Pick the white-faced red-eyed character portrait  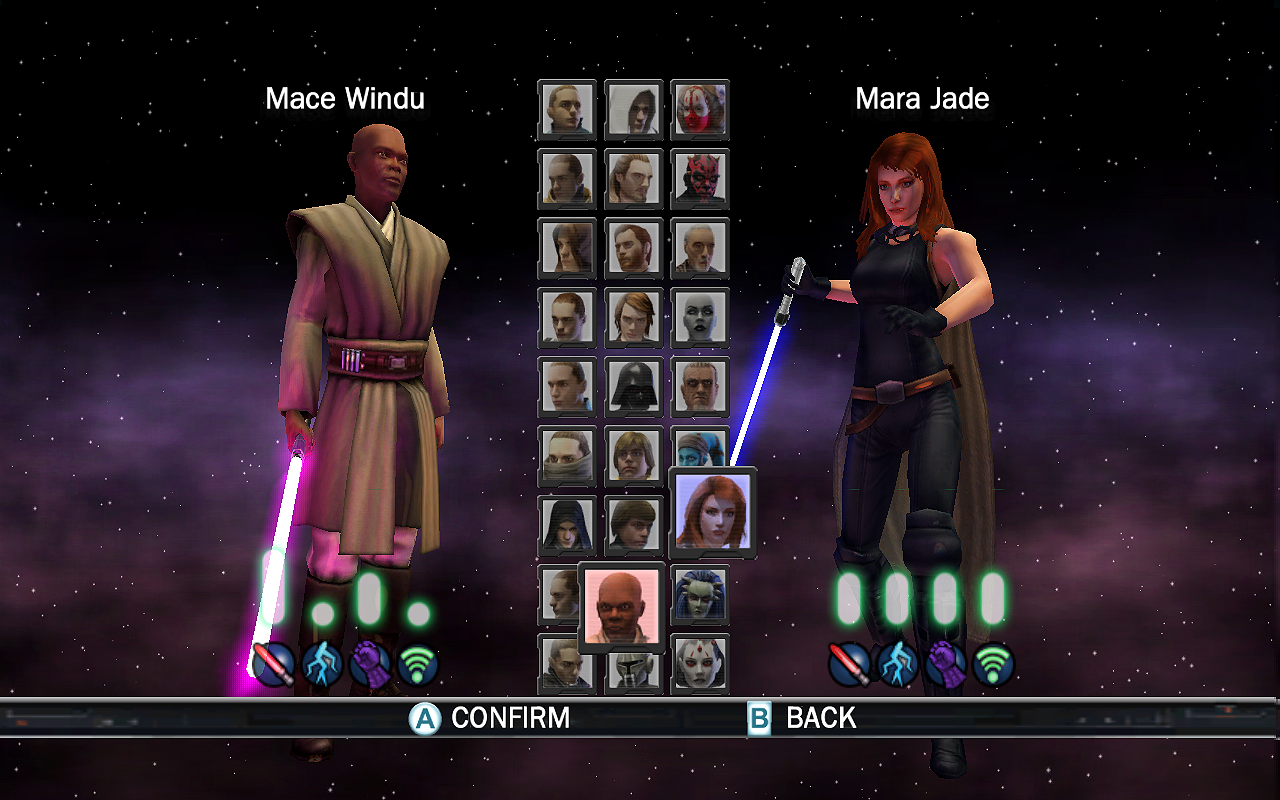[x=700, y=663]
